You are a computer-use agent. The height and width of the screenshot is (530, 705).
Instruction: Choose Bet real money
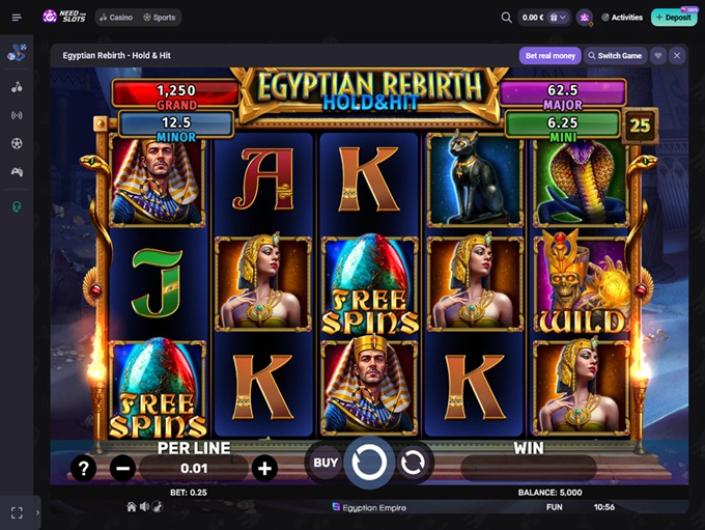coord(549,55)
